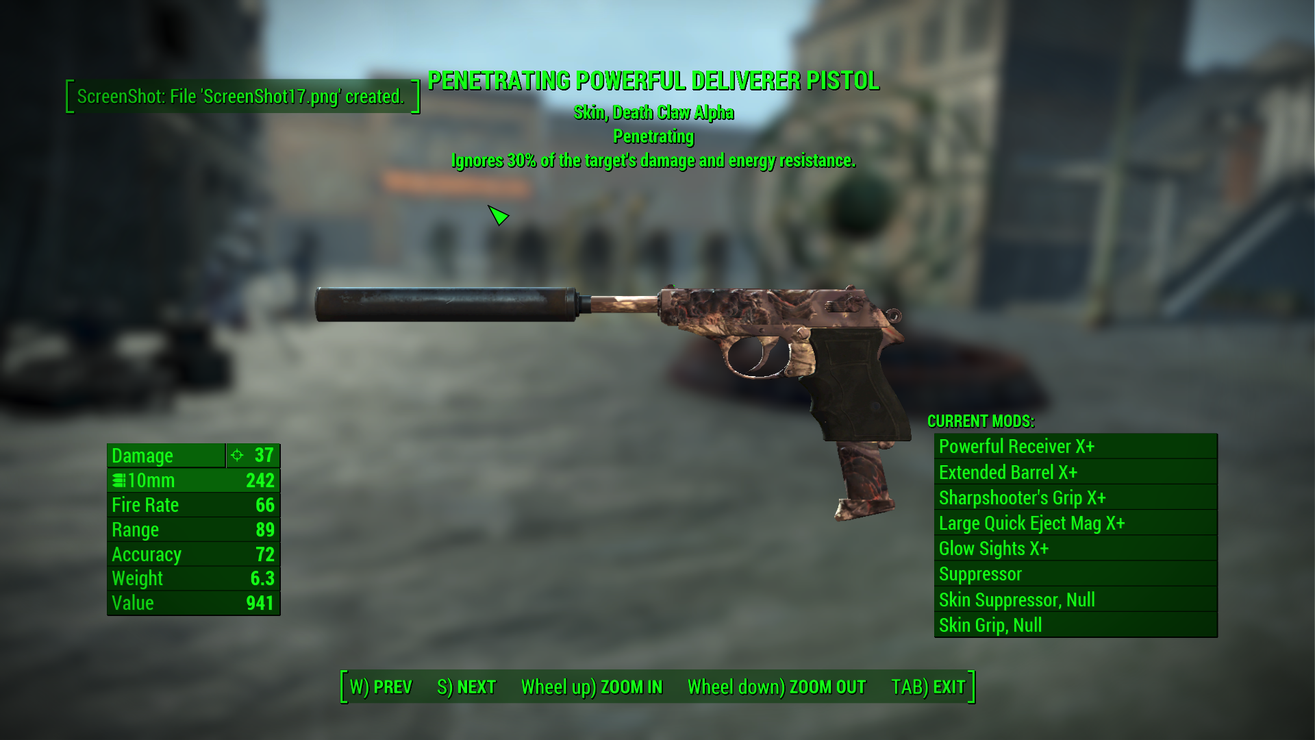Screen dimensions: 1315x740
Task: Select the Powerful Receiver X+ mod row
Action: [x=1075, y=447]
